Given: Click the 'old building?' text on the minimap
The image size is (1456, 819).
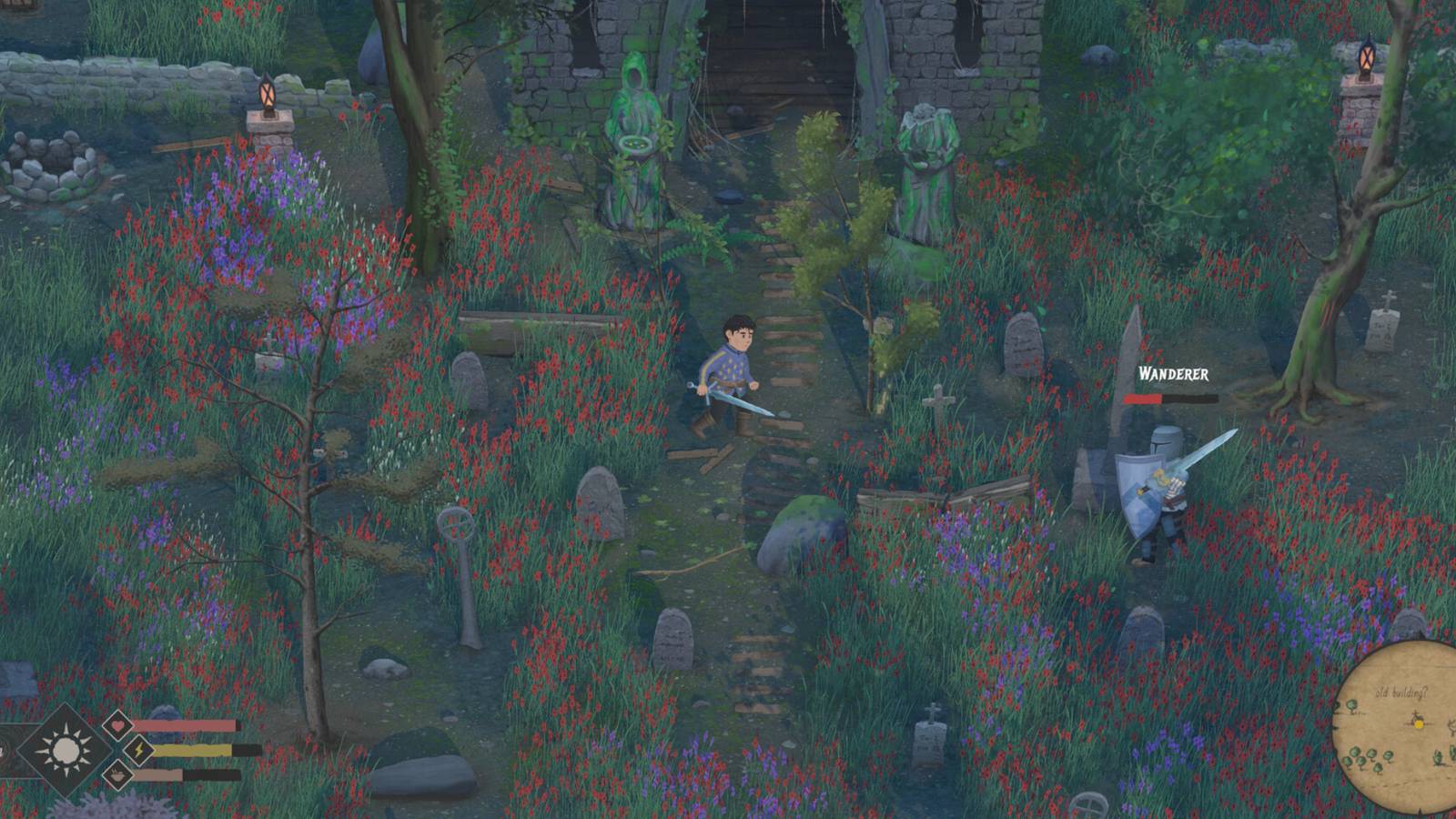Looking at the screenshot, I should point(1401,692).
